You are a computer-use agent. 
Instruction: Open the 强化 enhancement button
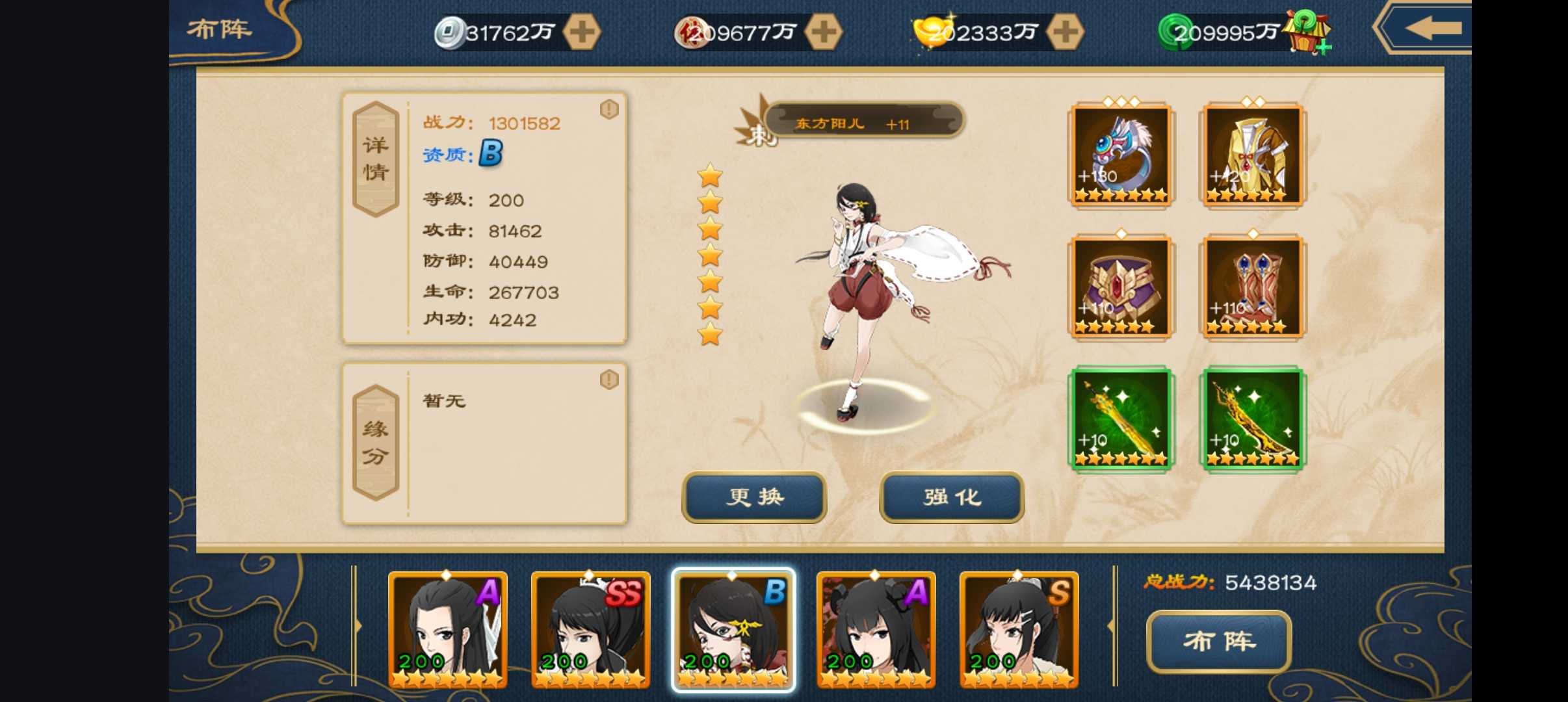[x=952, y=497]
